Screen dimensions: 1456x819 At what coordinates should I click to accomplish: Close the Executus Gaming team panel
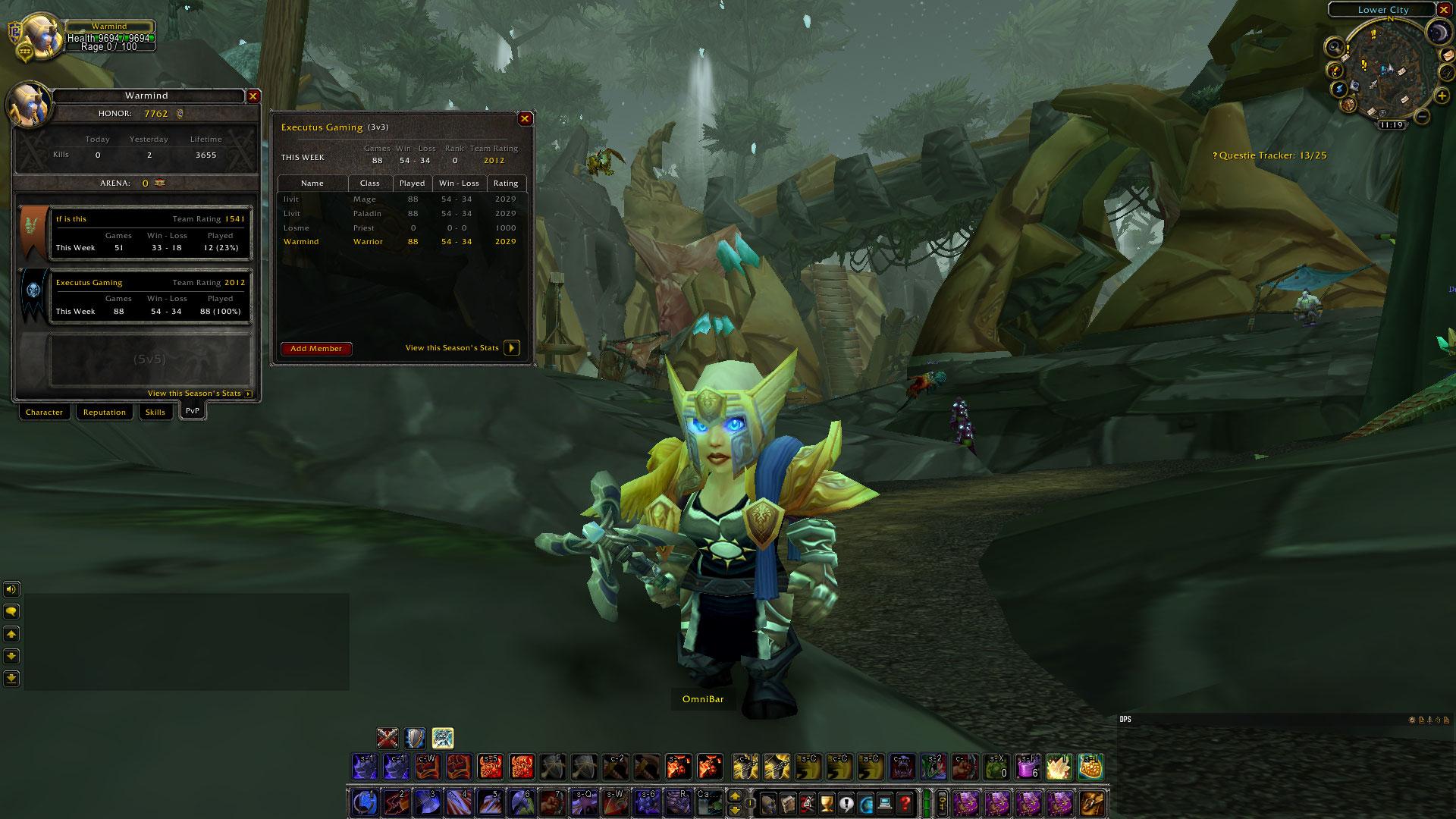click(x=525, y=119)
